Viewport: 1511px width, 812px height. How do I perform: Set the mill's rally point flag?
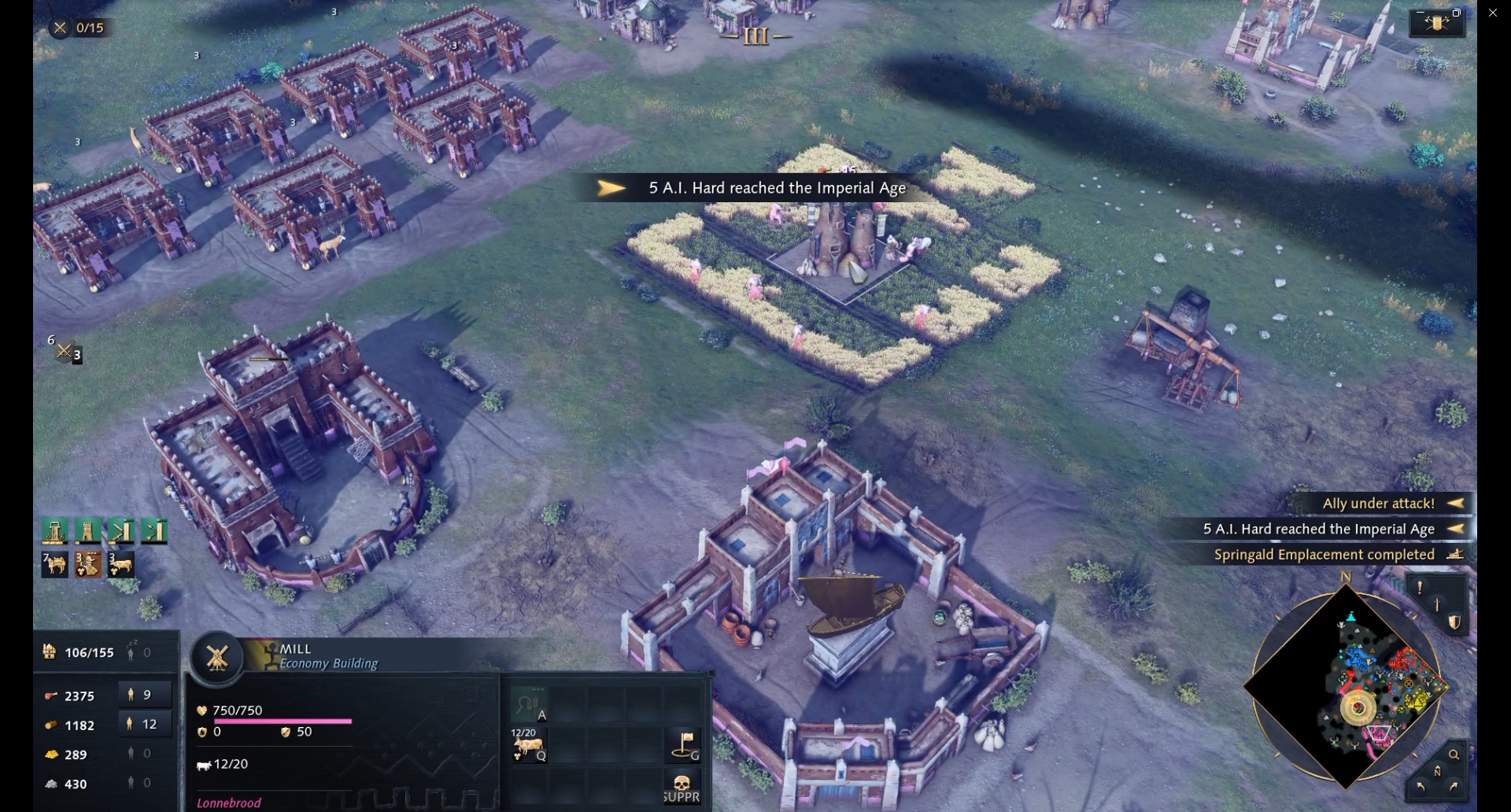pos(684,744)
